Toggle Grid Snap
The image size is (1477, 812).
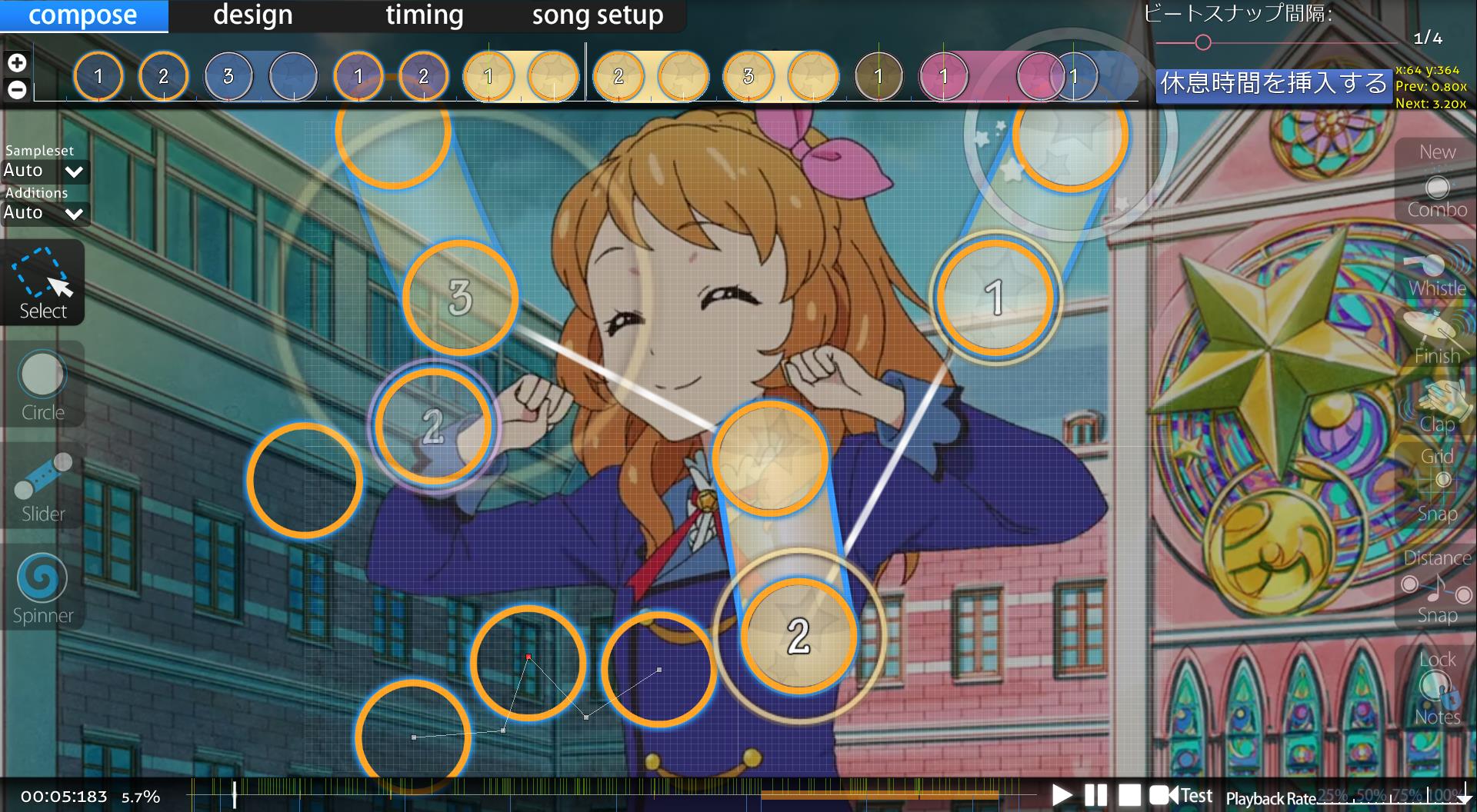[1436, 483]
